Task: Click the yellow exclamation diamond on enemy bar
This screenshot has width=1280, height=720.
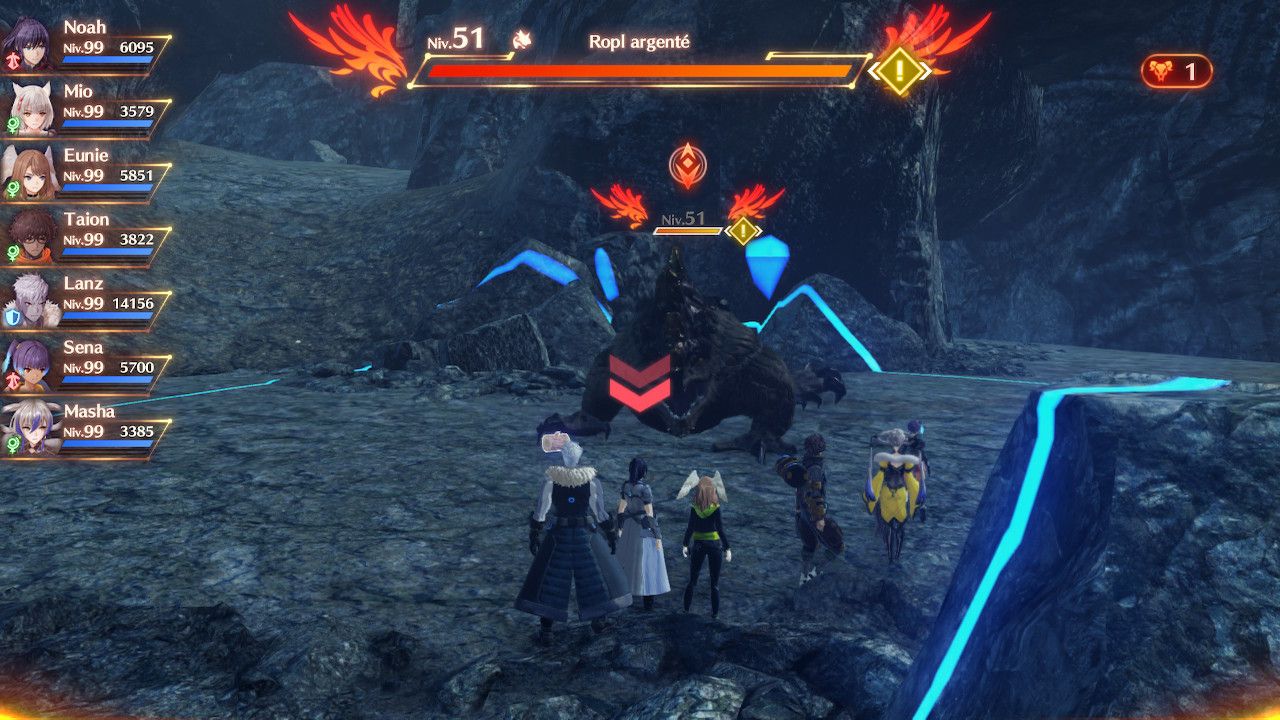Action: (899, 71)
